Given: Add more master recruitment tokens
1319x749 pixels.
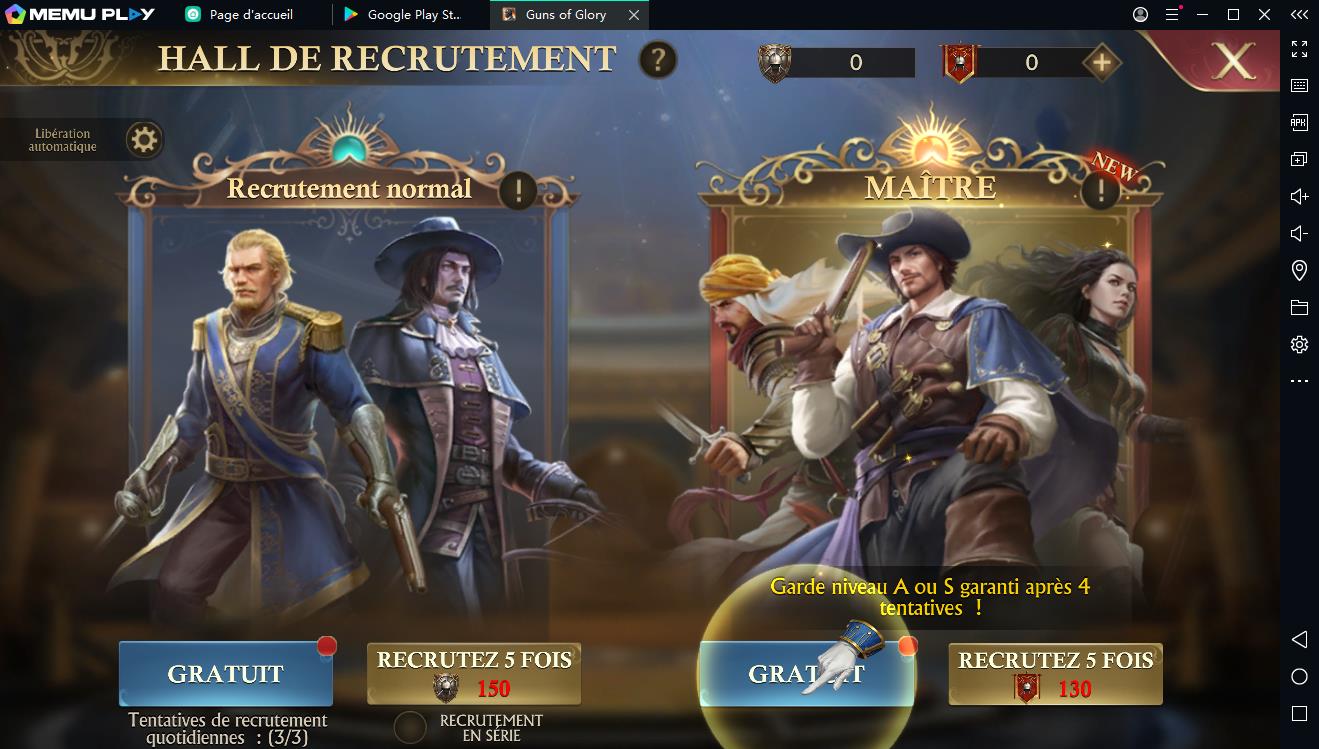Looking at the screenshot, I should [1101, 63].
